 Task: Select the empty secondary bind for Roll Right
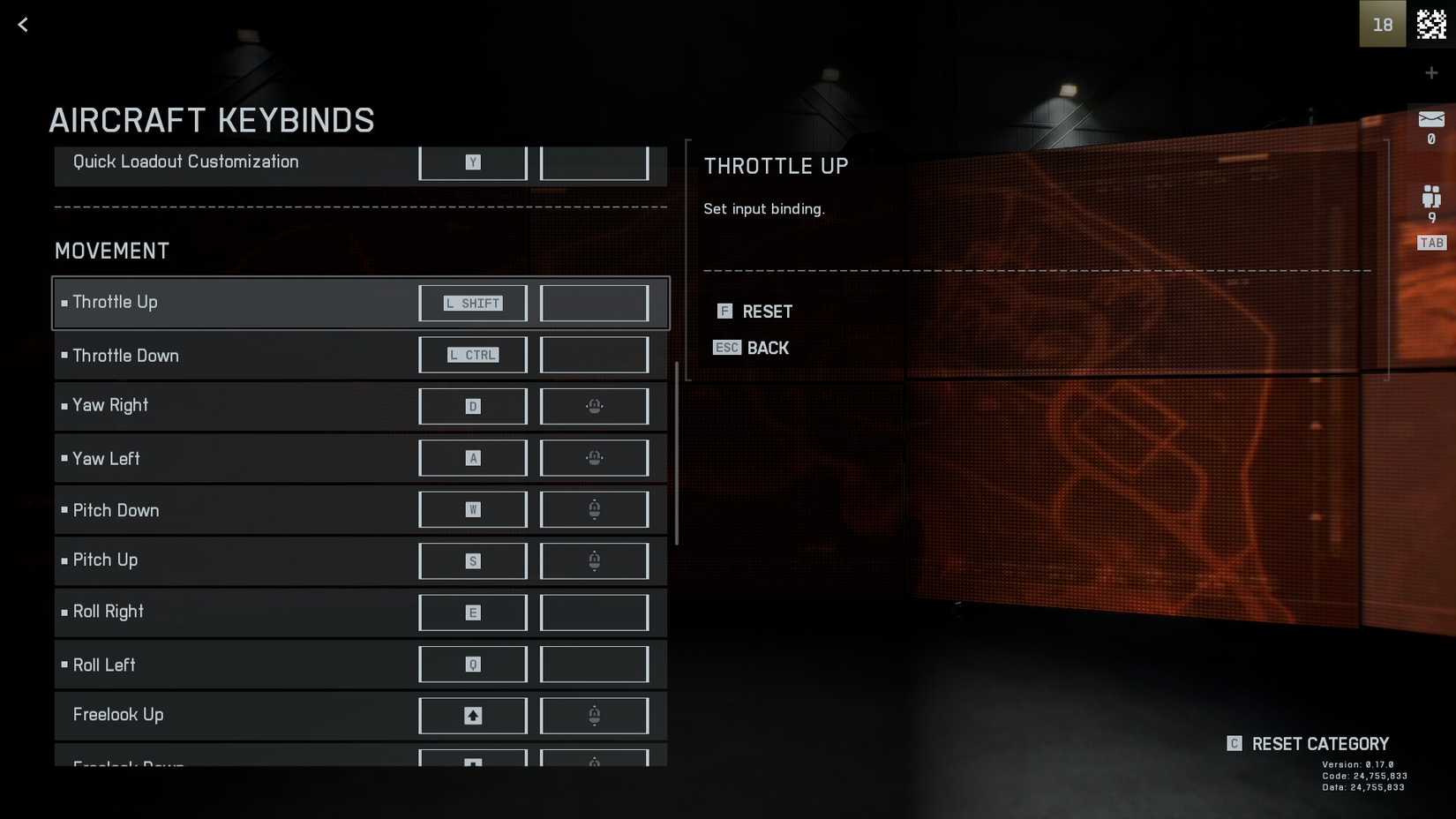click(594, 612)
